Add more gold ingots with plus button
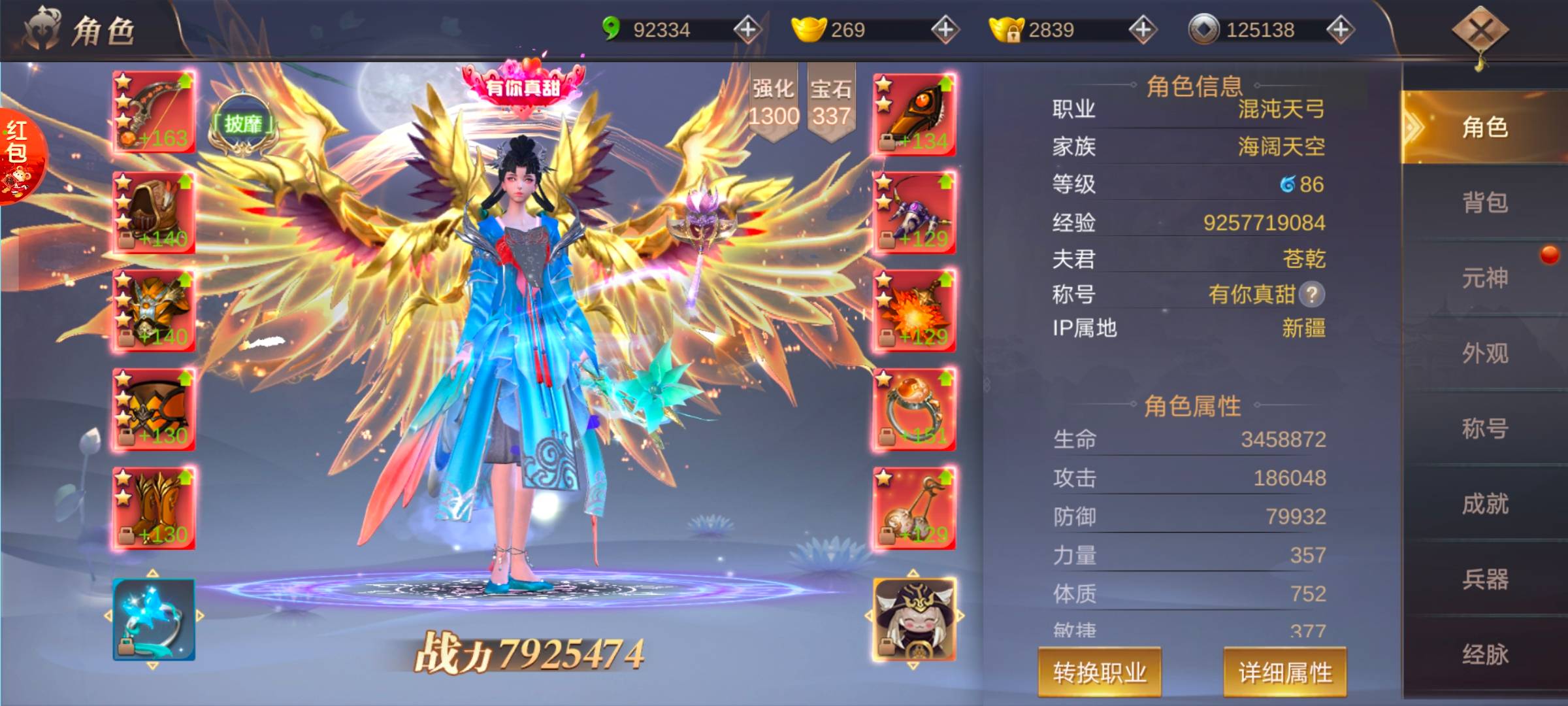The height and width of the screenshot is (706, 1568). [x=945, y=29]
